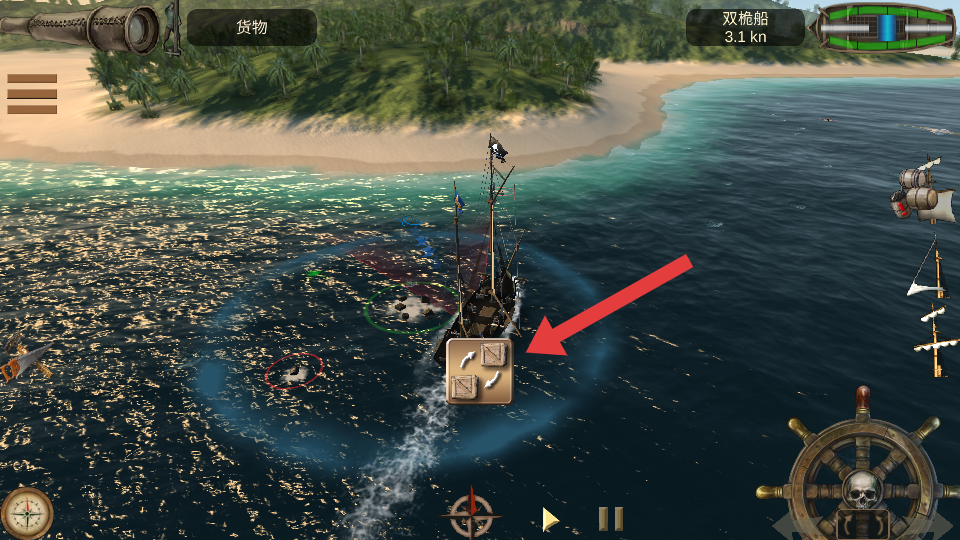The height and width of the screenshot is (540, 960).
Task: Click the 双桅船 ship name panel
Action: (745, 27)
